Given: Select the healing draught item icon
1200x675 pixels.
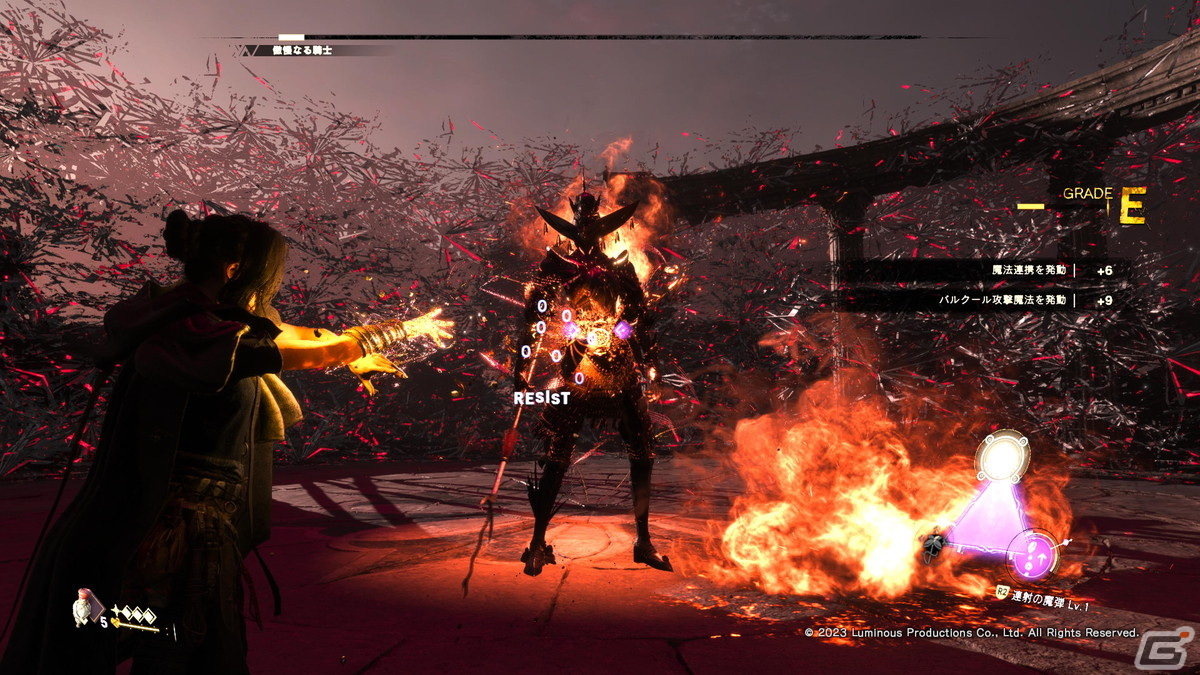Looking at the screenshot, I should [x=85, y=607].
